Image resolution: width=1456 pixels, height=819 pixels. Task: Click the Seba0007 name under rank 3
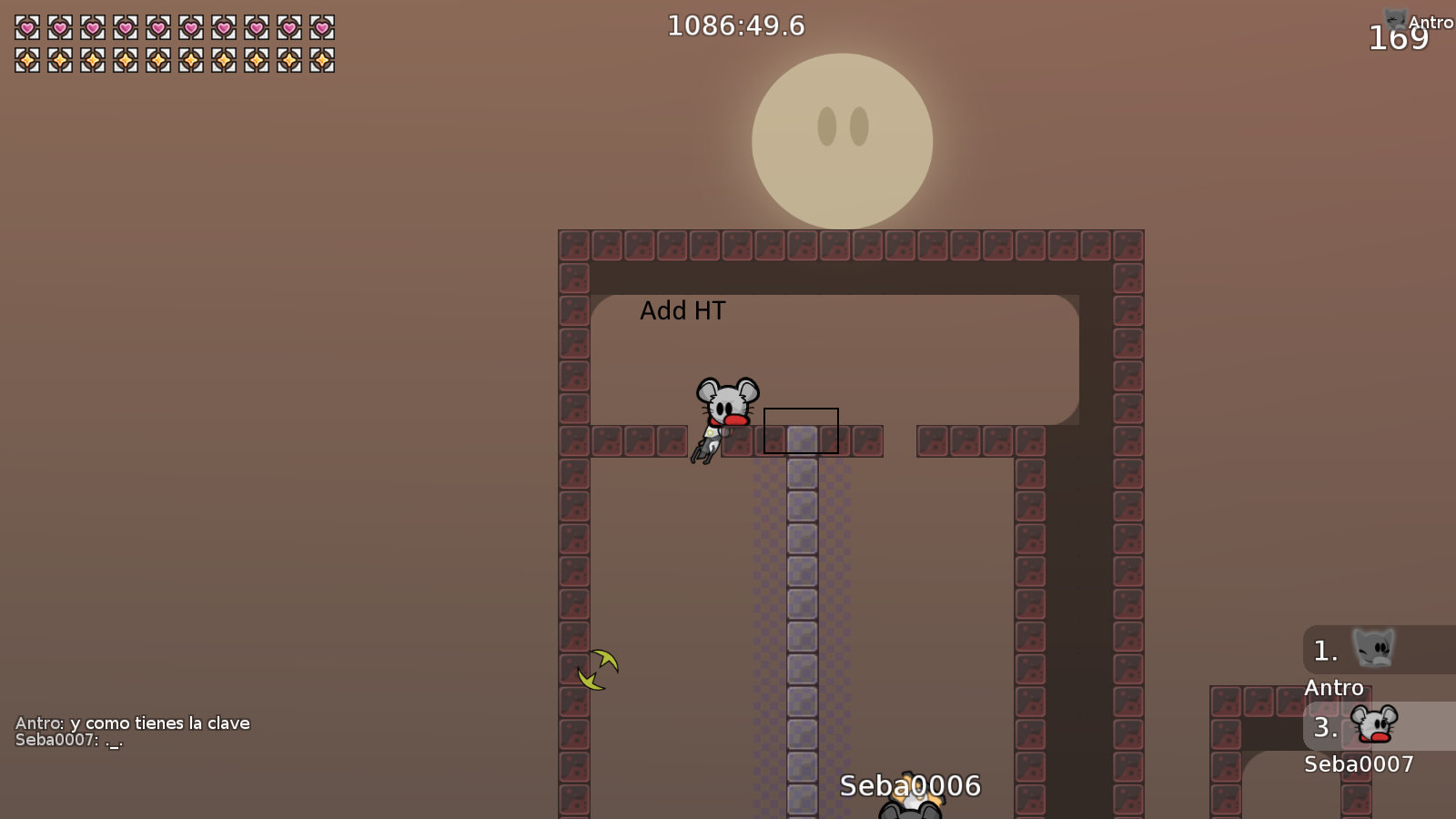1360,764
